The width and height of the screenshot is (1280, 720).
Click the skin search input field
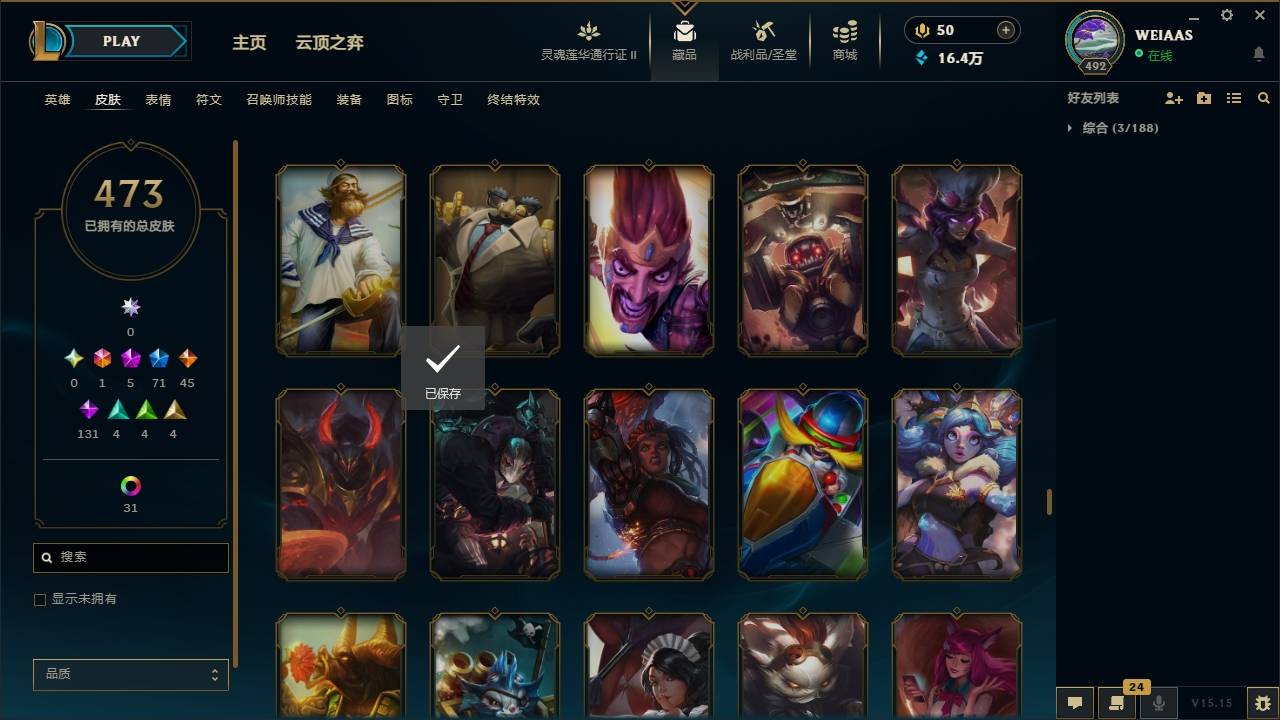[x=130, y=557]
